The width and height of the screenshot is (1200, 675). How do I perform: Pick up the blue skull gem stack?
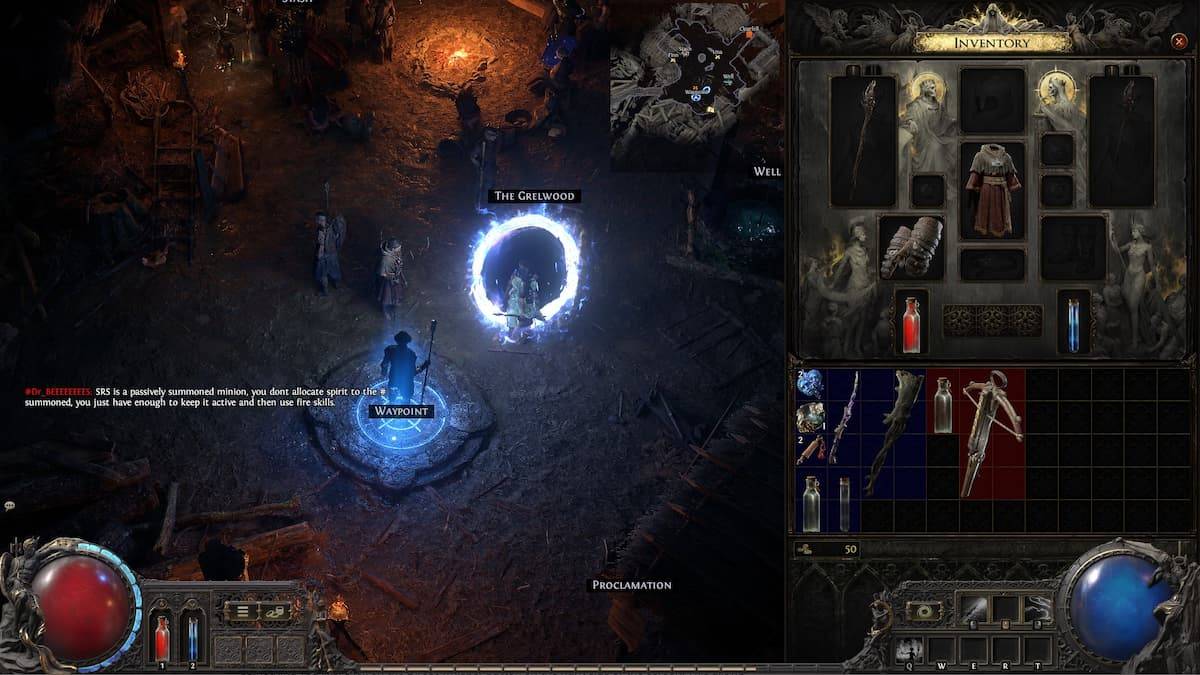coord(810,384)
